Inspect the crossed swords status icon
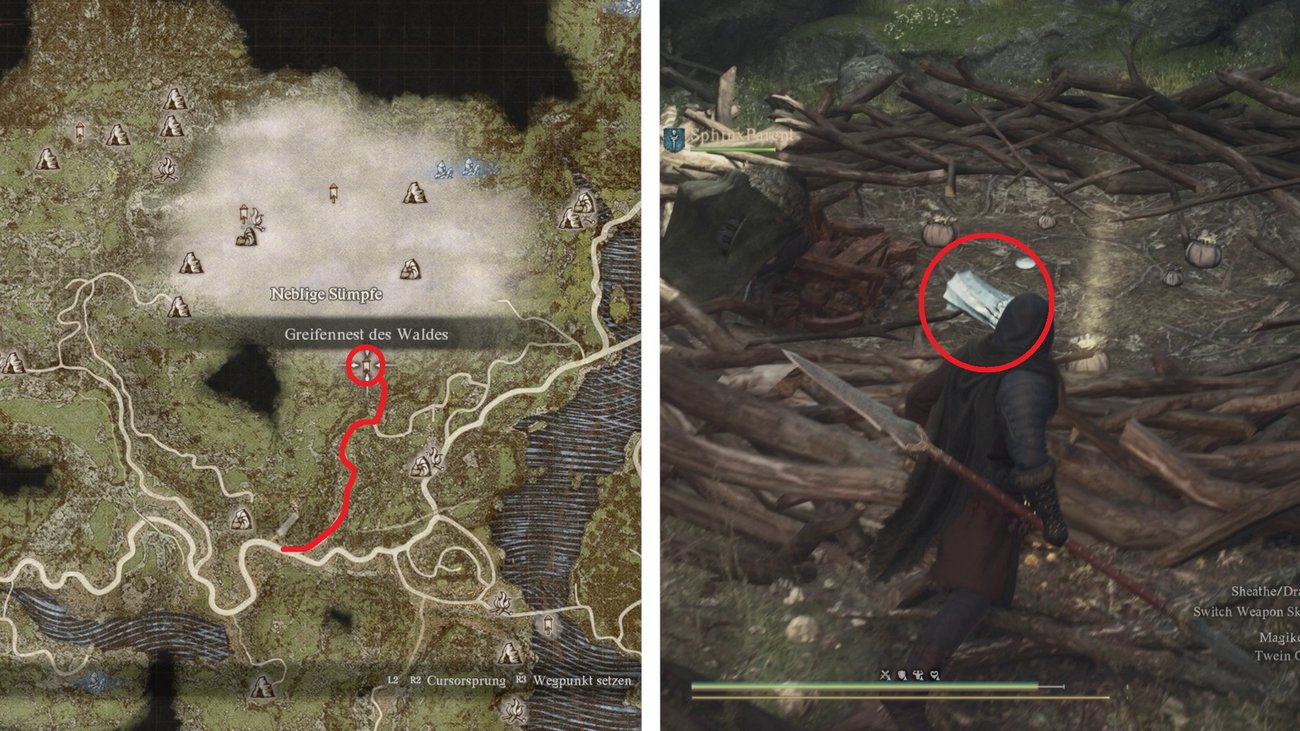The image size is (1300, 731). (886, 675)
